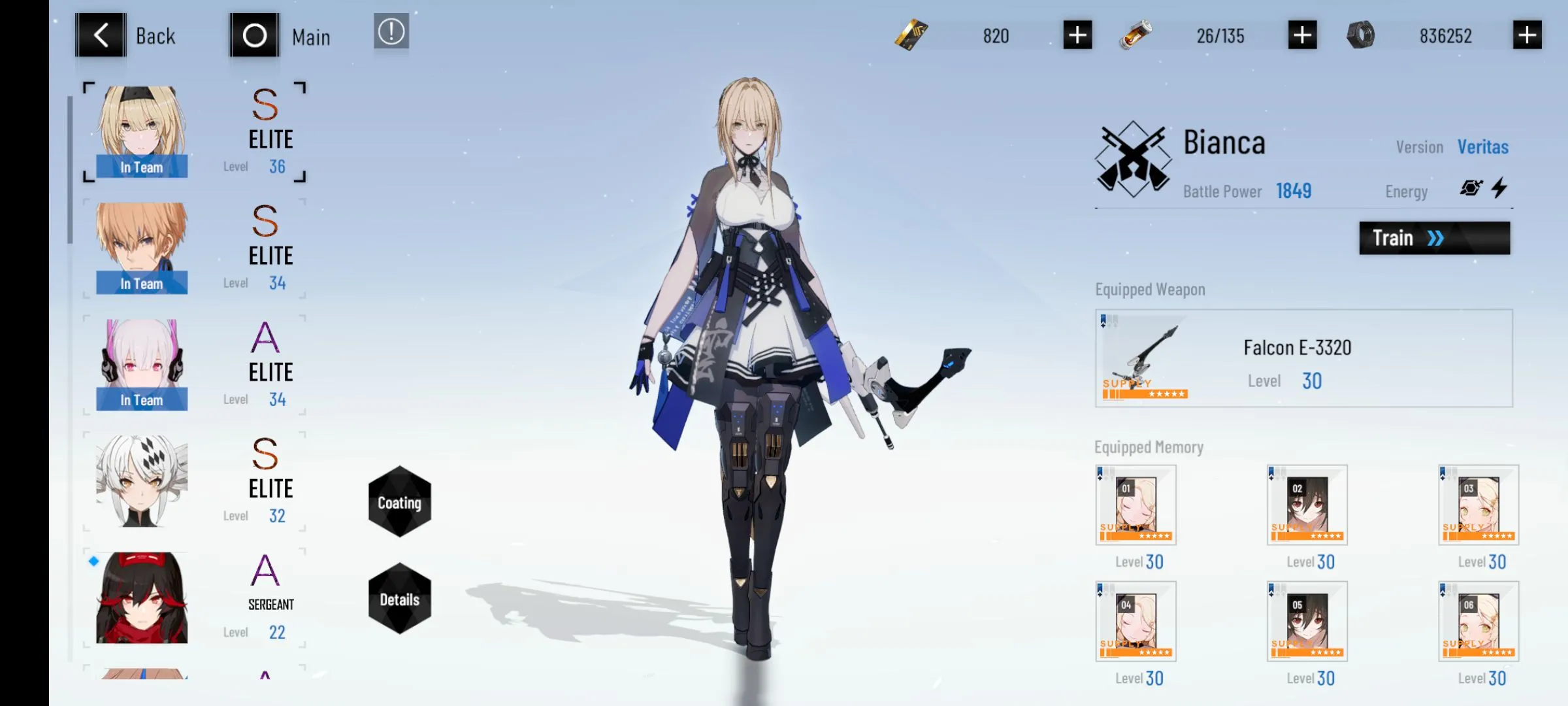1568x706 pixels.
Task: Open memory slot 05
Action: pos(1307,621)
